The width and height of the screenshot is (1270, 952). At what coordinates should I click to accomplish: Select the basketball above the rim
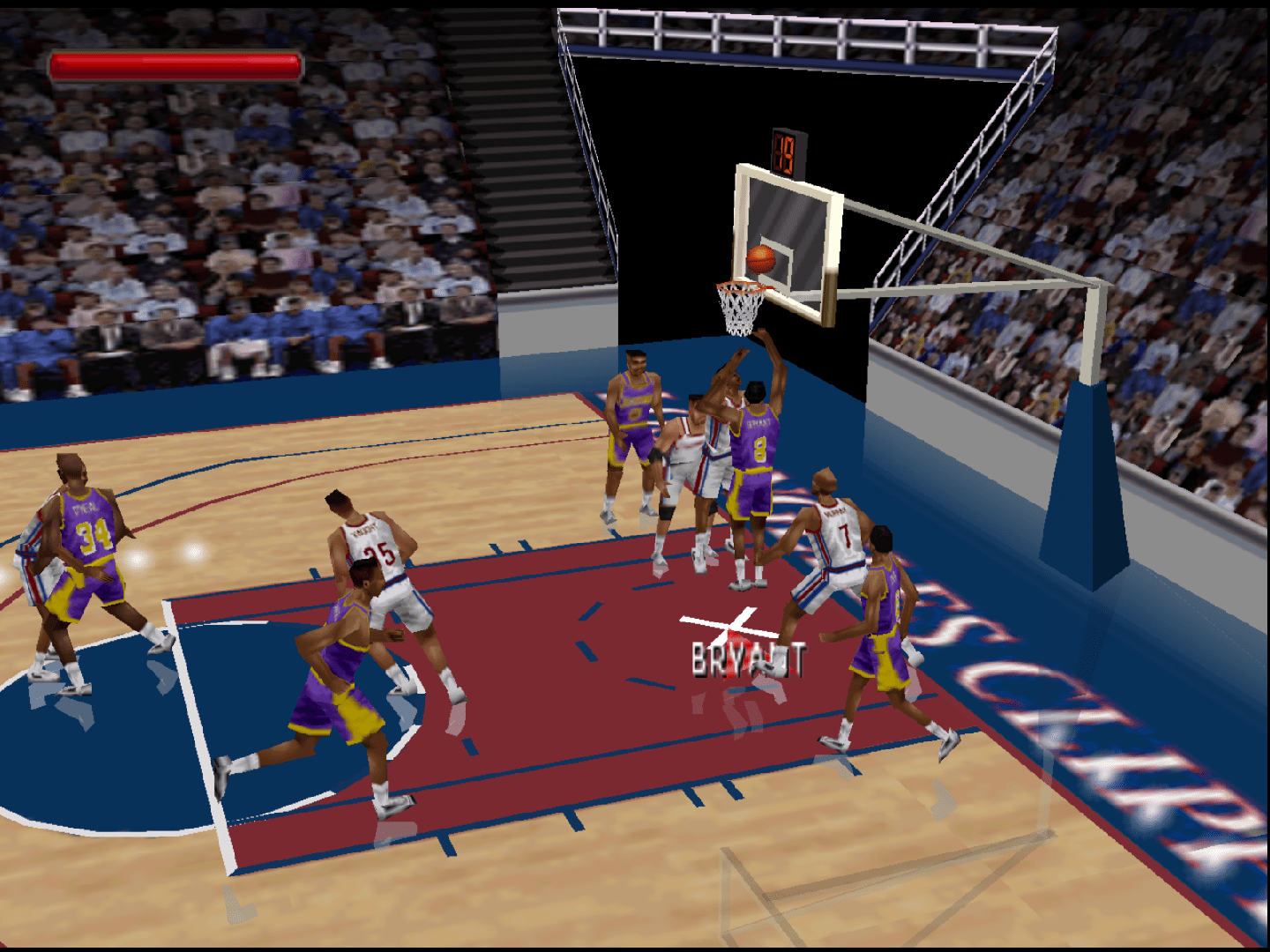click(760, 258)
